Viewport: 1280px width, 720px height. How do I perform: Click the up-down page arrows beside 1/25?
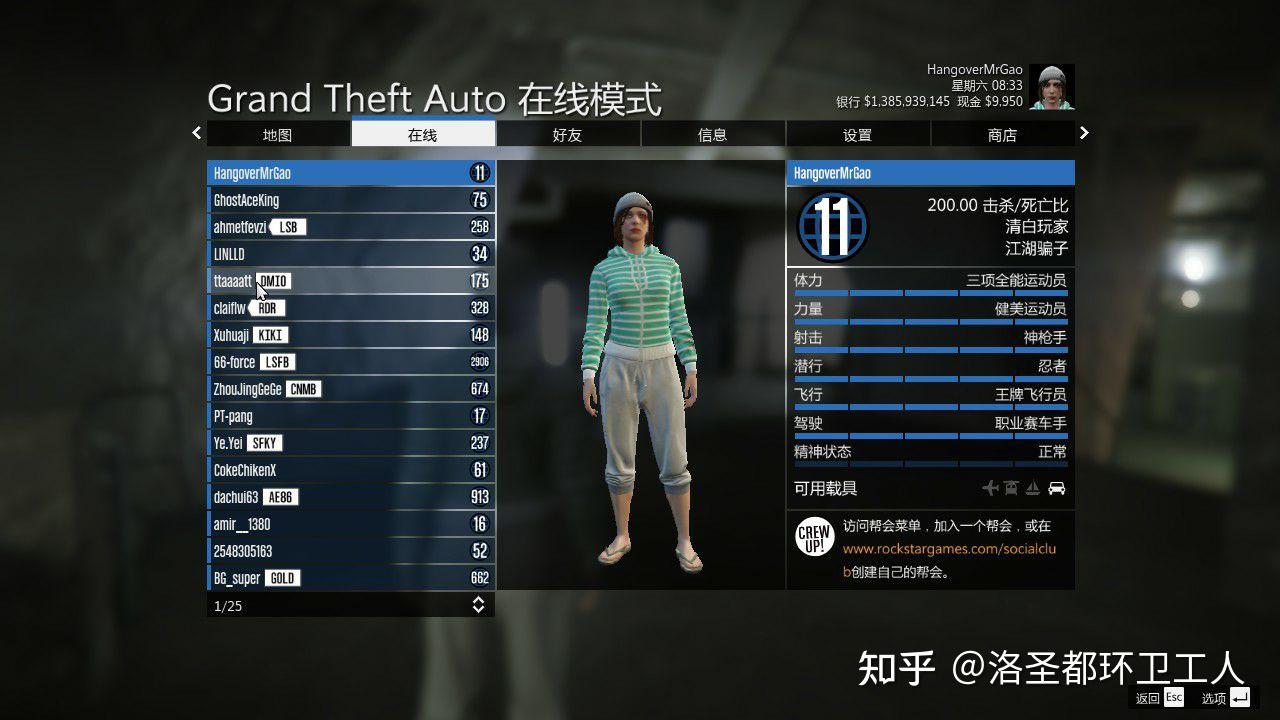click(479, 604)
